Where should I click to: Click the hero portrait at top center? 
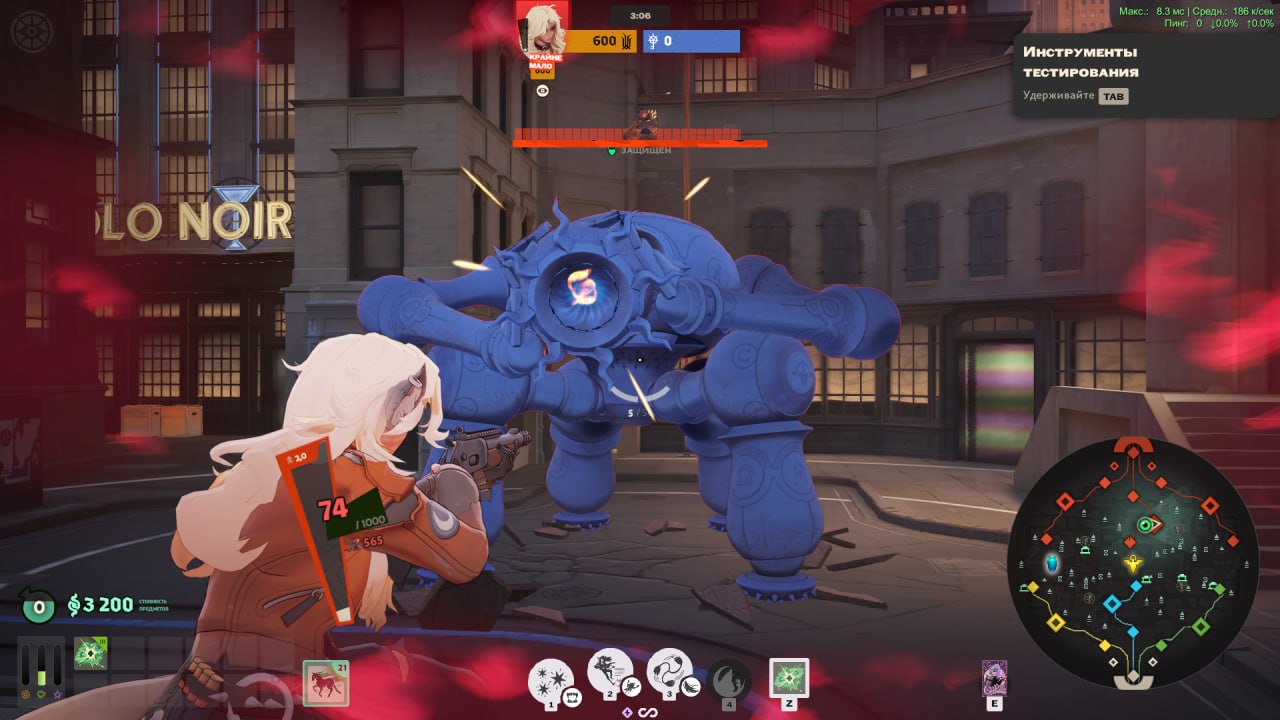pos(542,30)
